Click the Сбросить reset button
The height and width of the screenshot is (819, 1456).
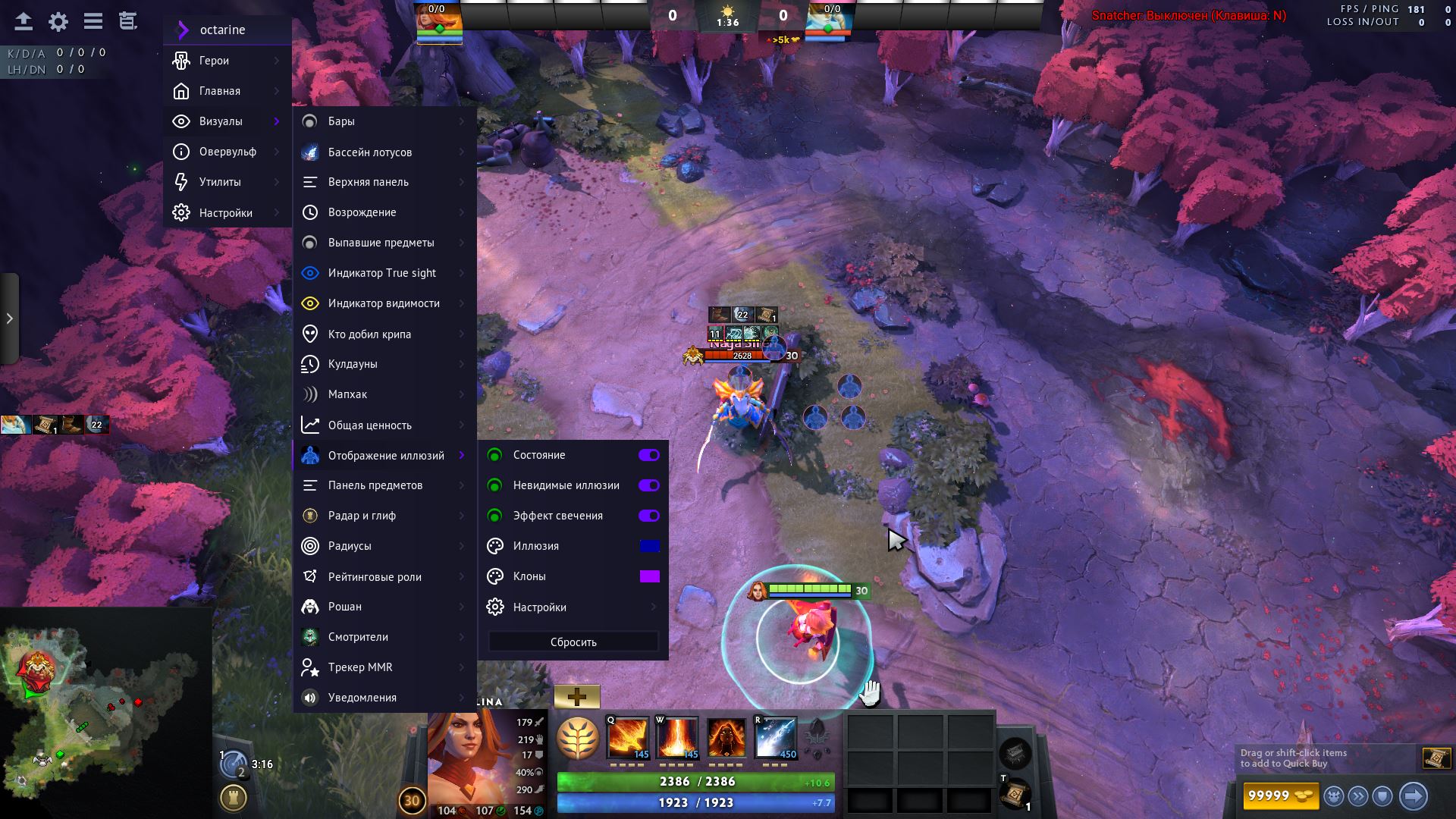pyautogui.click(x=573, y=642)
